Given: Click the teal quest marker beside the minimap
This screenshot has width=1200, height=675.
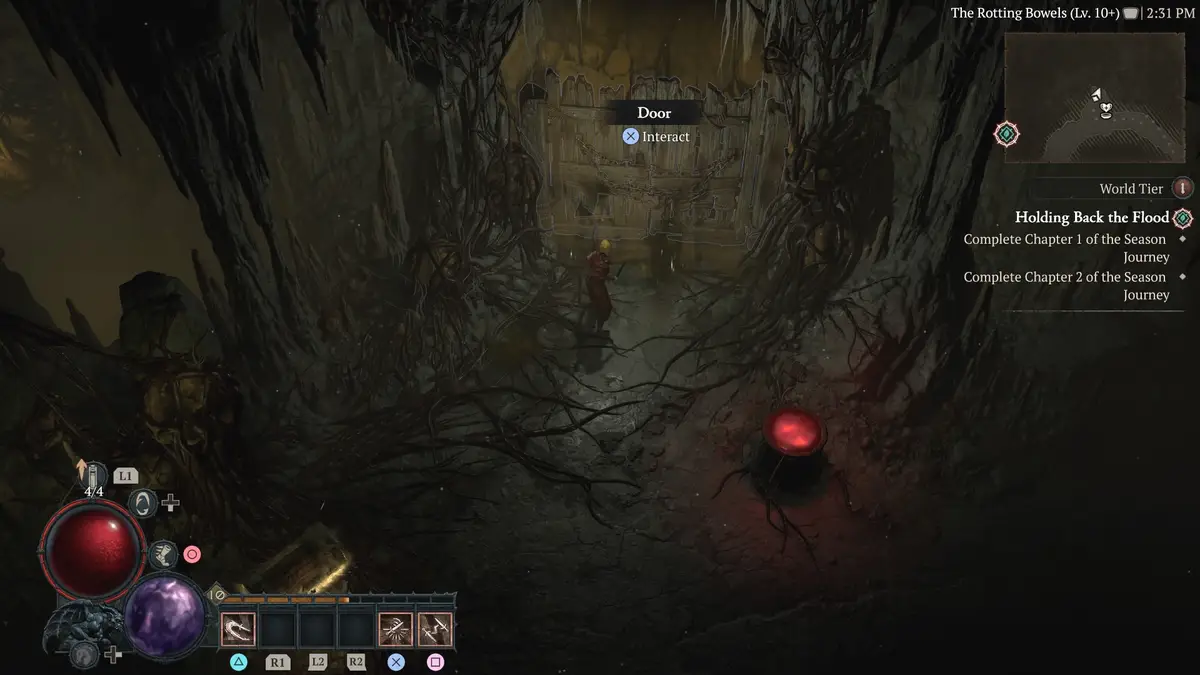Looking at the screenshot, I should click(1007, 134).
